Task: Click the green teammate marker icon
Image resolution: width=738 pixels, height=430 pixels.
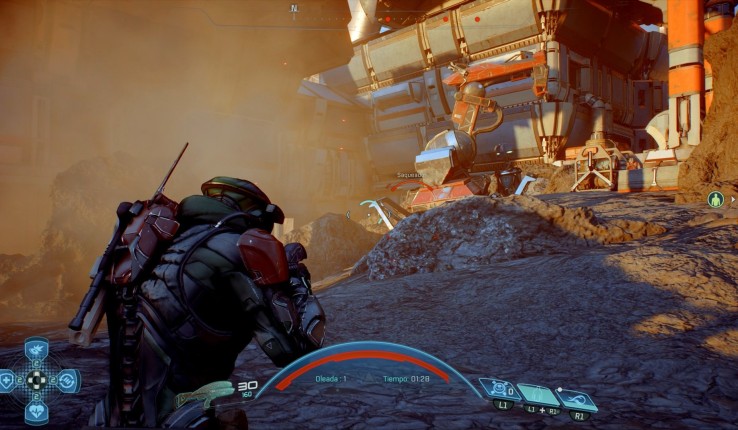Action: [x=715, y=199]
